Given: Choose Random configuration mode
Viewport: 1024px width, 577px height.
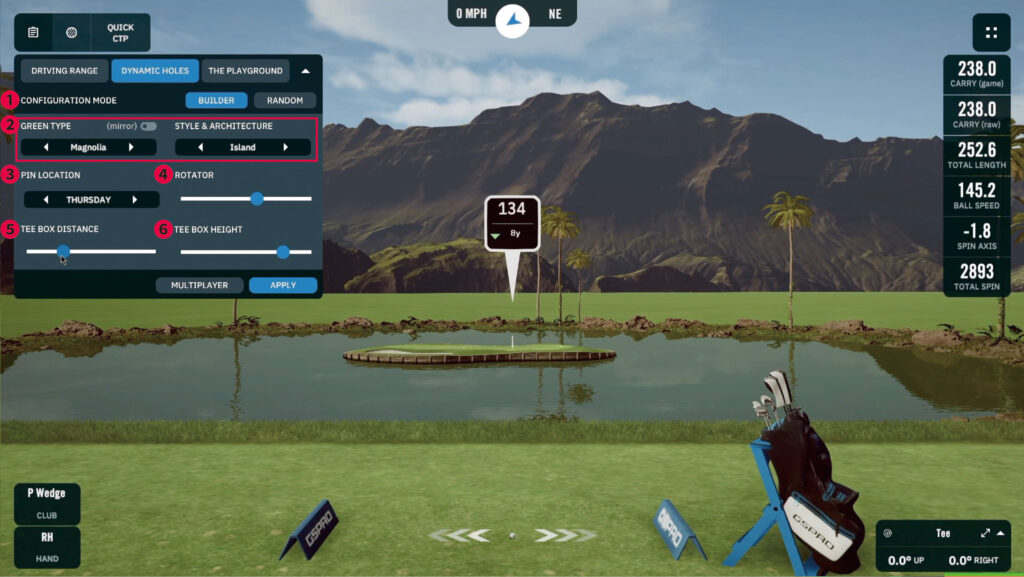Looking at the screenshot, I should pos(285,100).
